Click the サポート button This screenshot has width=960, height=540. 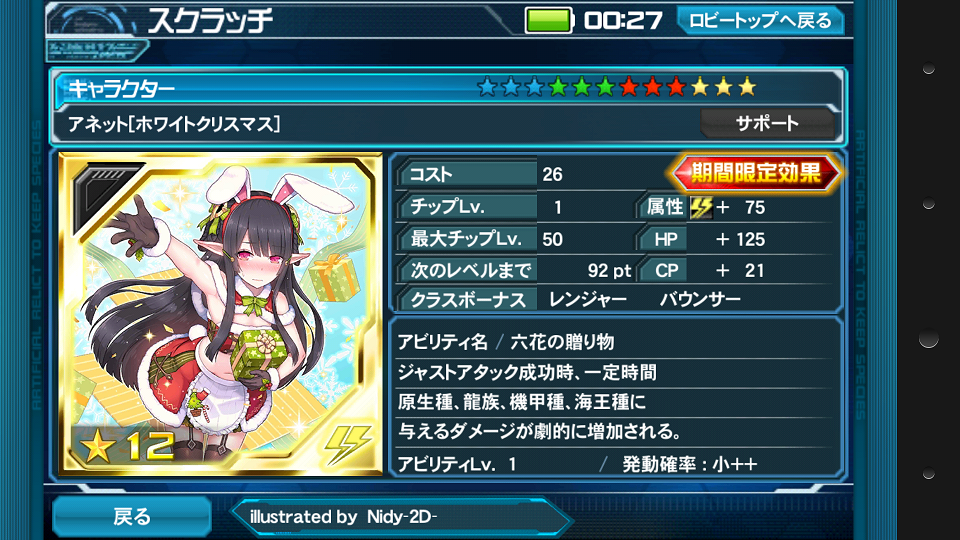(x=767, y=124)
